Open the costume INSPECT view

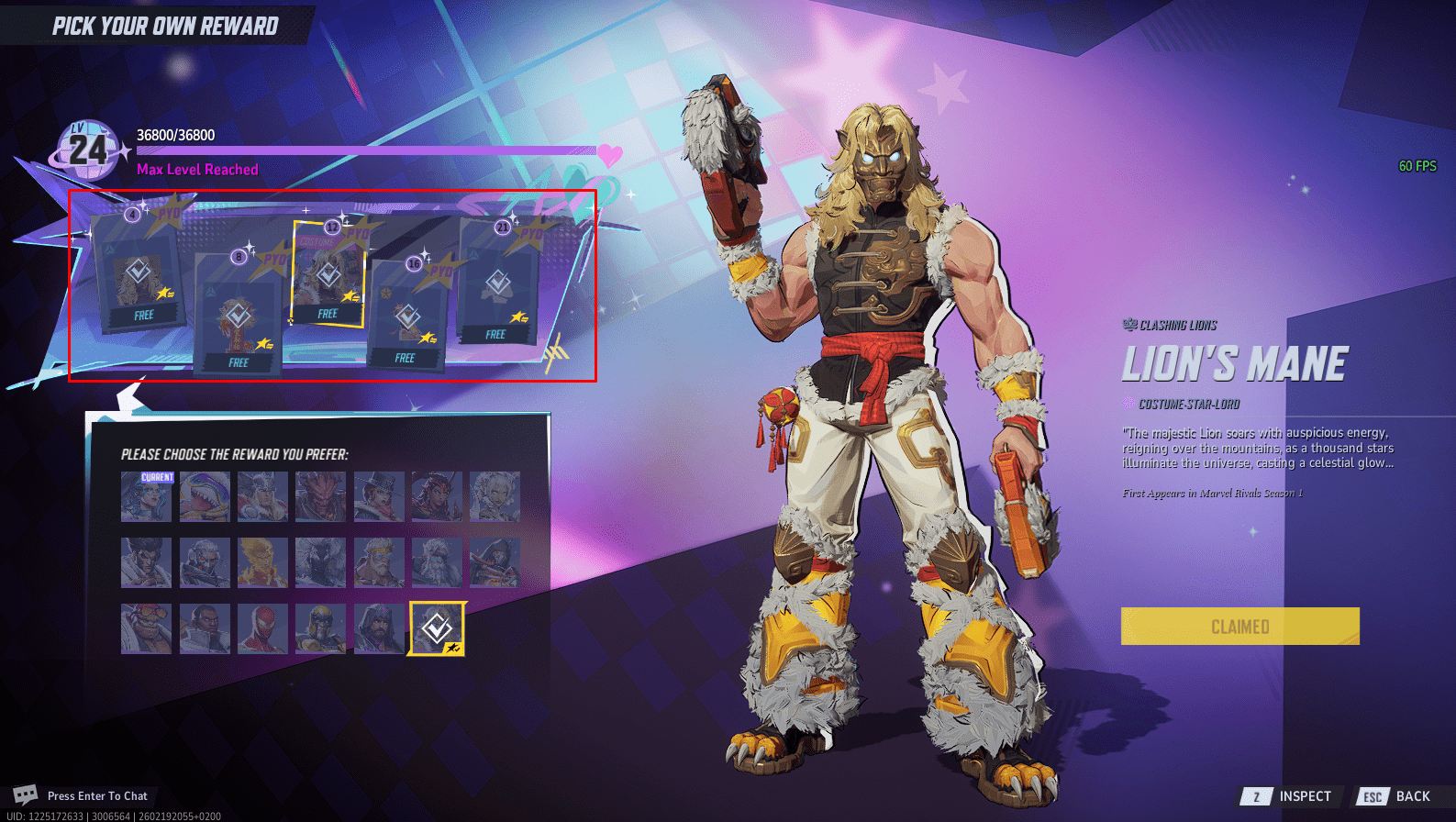(x=1292, y=796)
